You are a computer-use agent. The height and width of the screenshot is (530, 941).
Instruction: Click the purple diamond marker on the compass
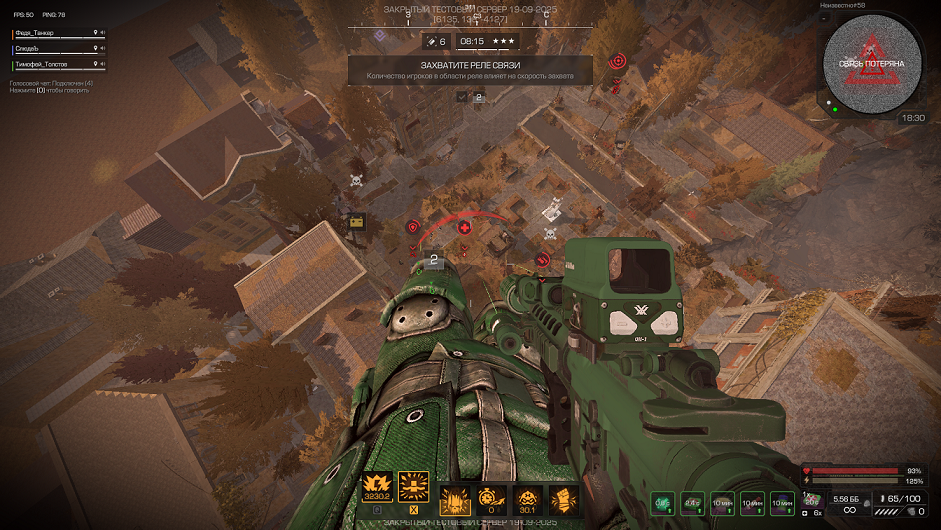click(379, 35)
